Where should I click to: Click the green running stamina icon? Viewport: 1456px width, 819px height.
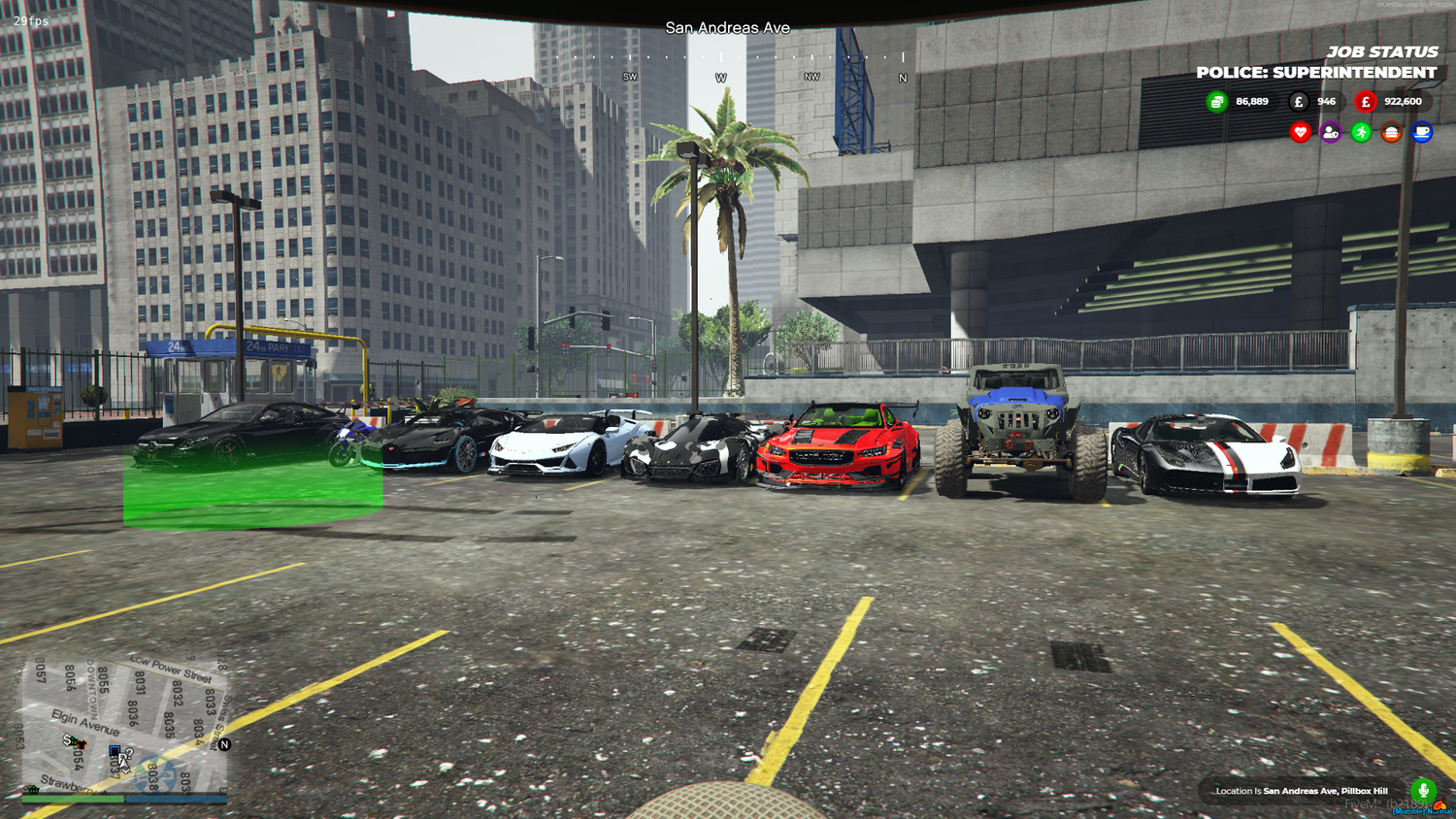[x=1362, y=131]
